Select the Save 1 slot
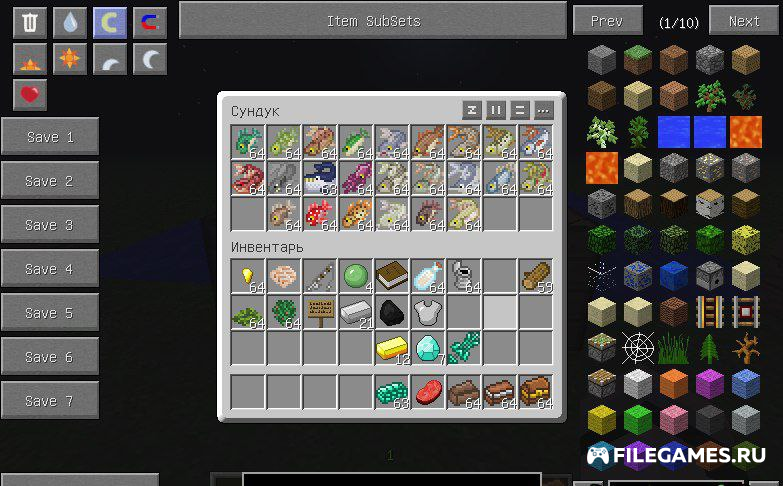The image size is (783, 486). tap(49, 137)
